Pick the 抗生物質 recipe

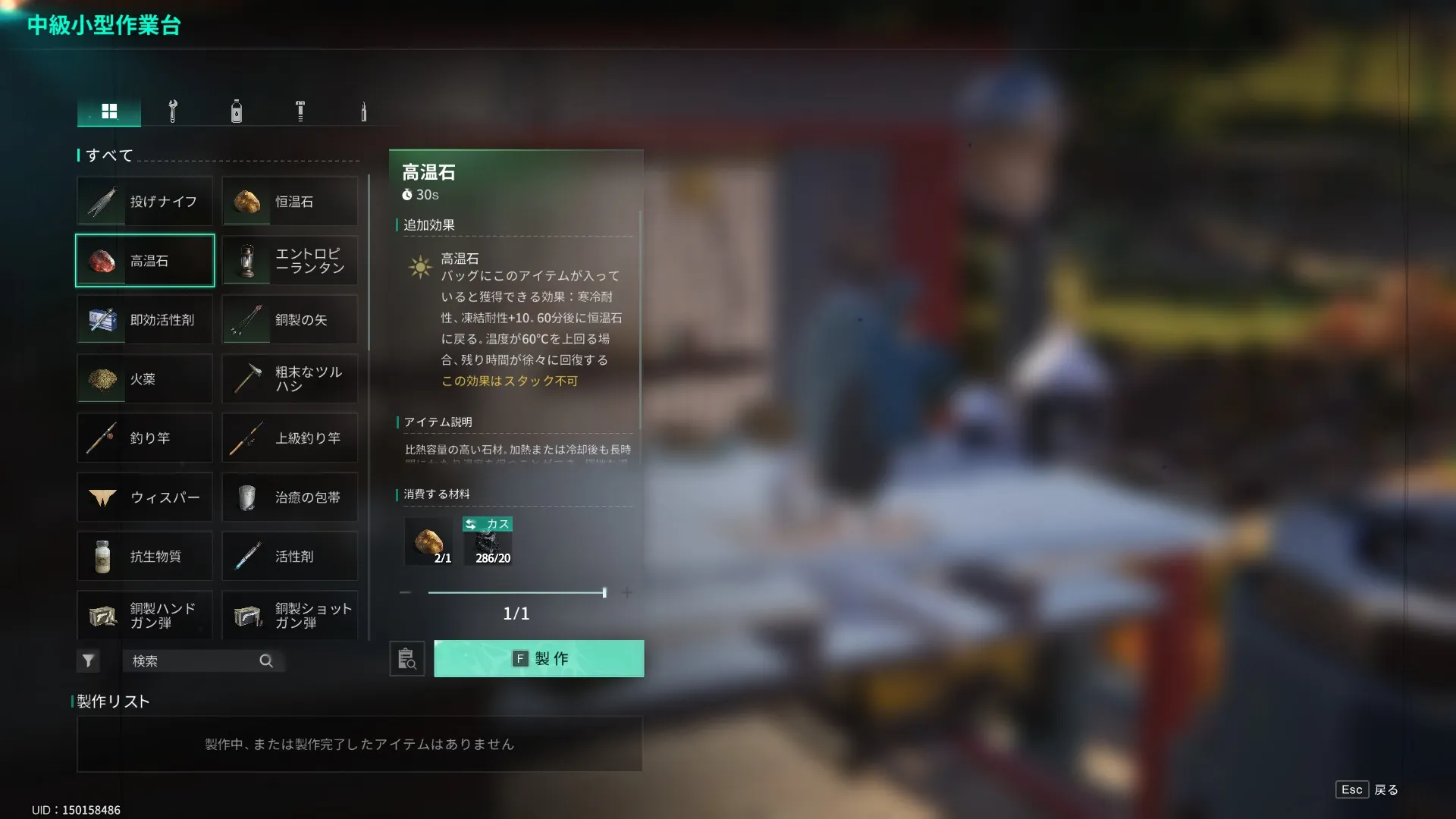pos(145,557)
